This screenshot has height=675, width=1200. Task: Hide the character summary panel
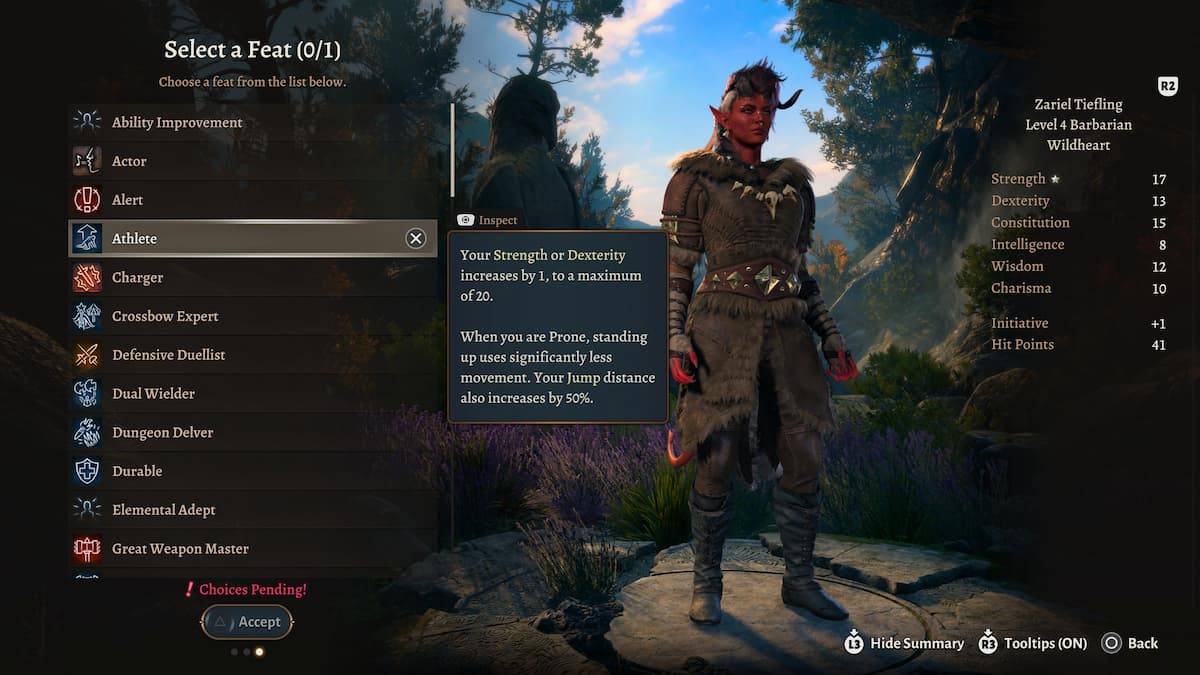[905, 643]
